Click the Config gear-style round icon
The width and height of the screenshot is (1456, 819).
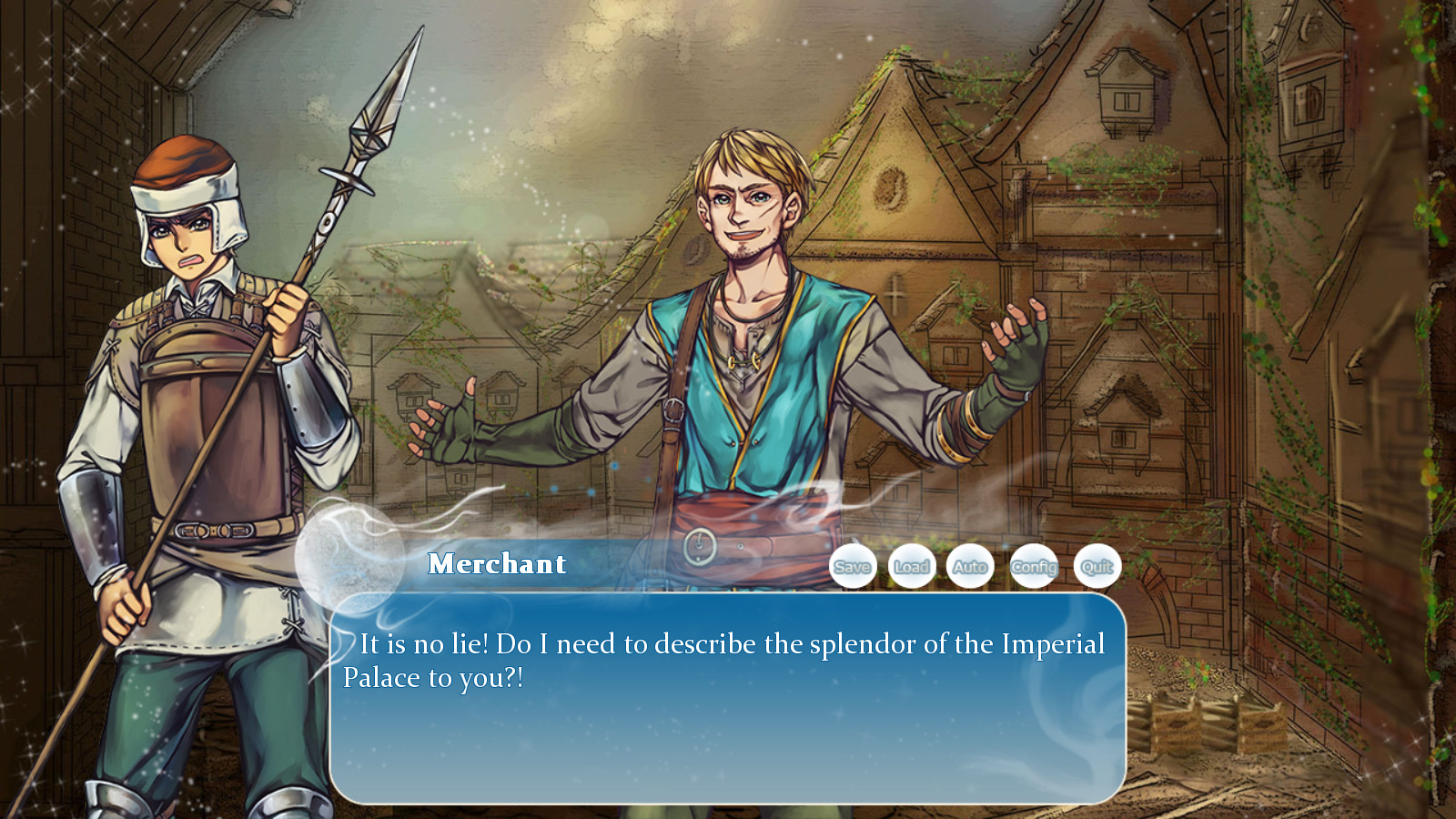(1035, 566)
